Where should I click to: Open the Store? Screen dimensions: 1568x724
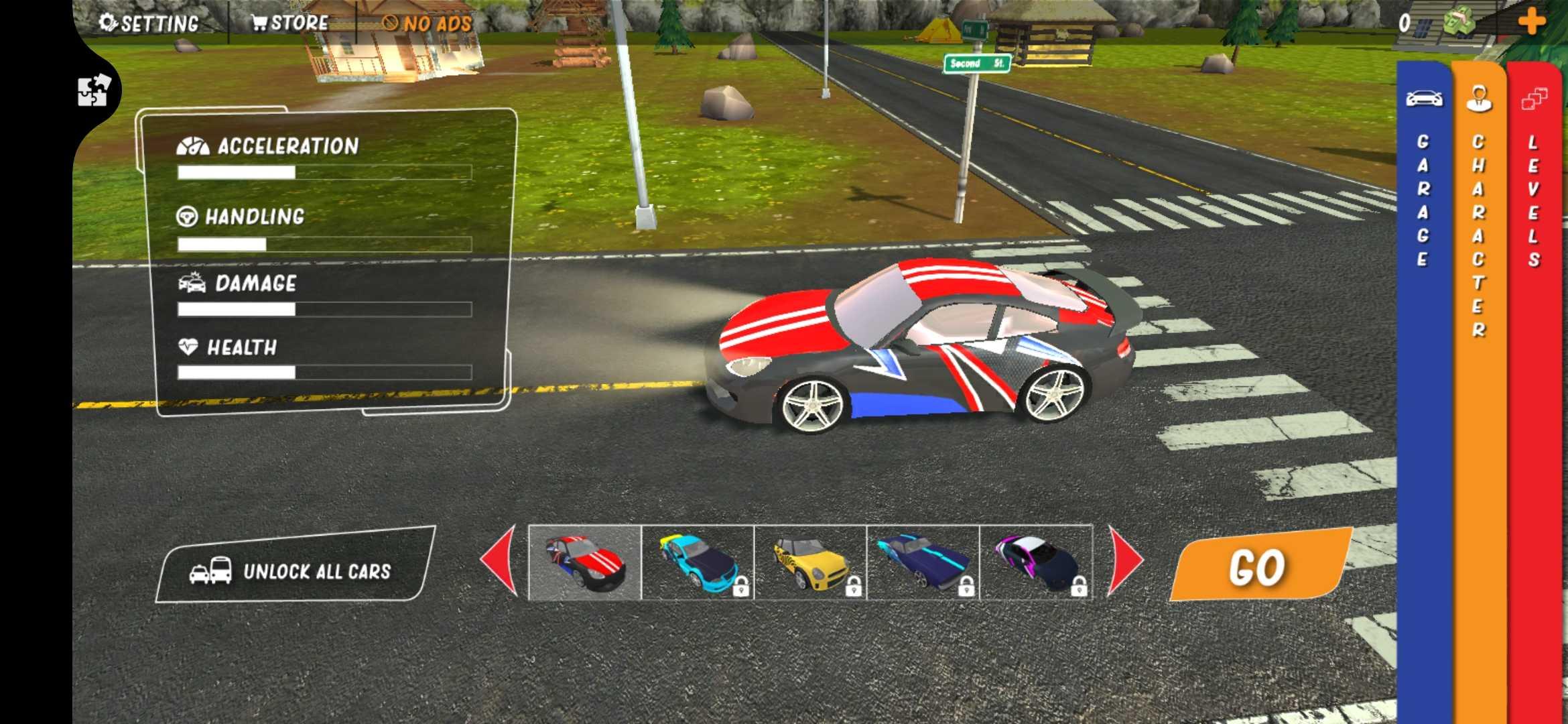coord(290,23)
